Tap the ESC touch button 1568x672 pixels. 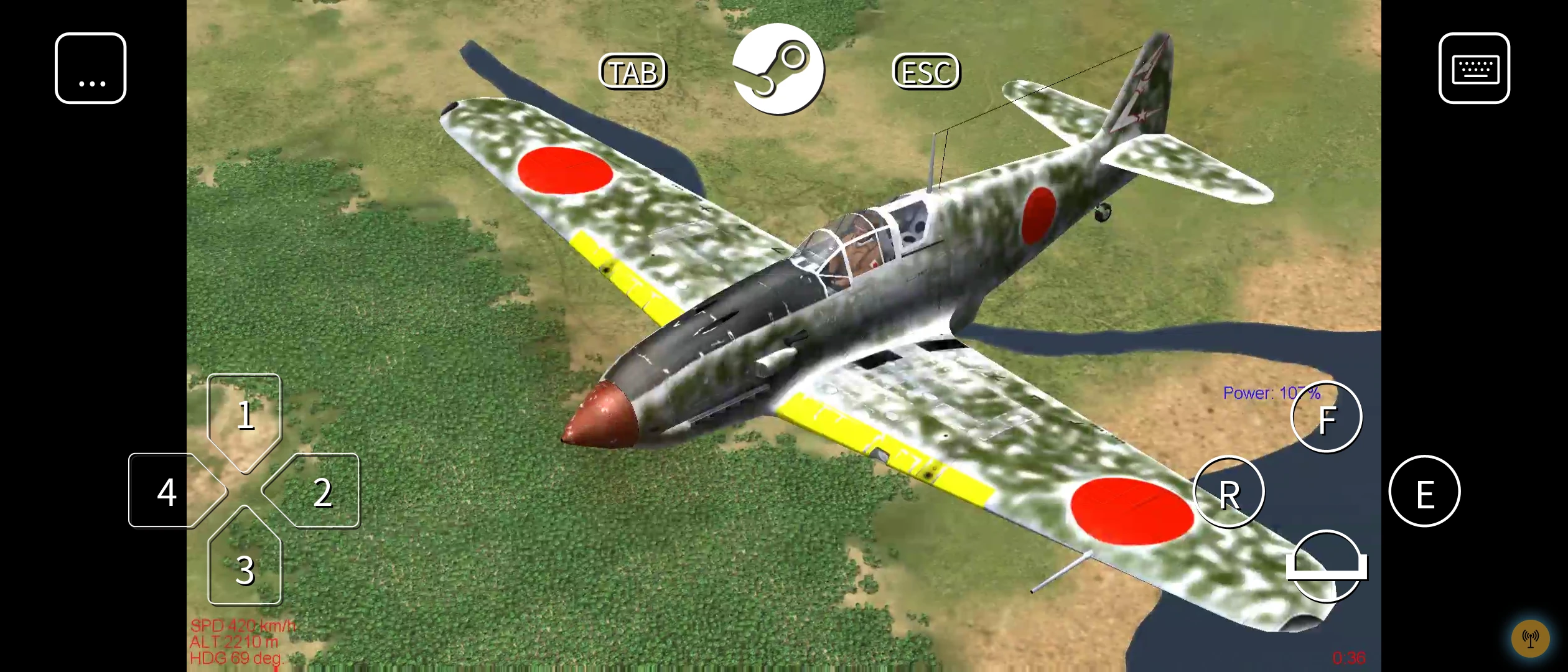[926, 72]
